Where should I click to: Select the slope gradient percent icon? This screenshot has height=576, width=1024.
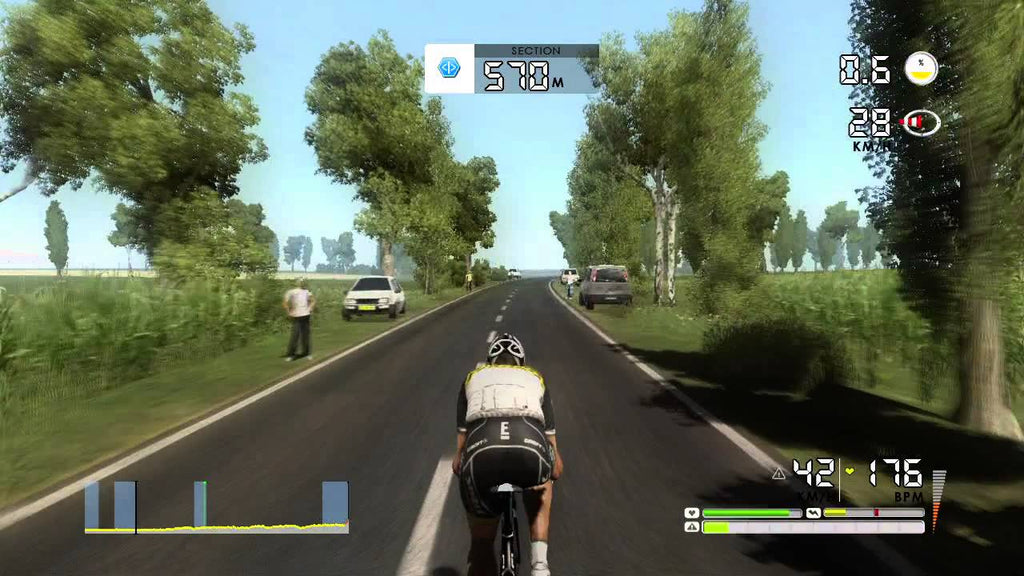point(921,68)
